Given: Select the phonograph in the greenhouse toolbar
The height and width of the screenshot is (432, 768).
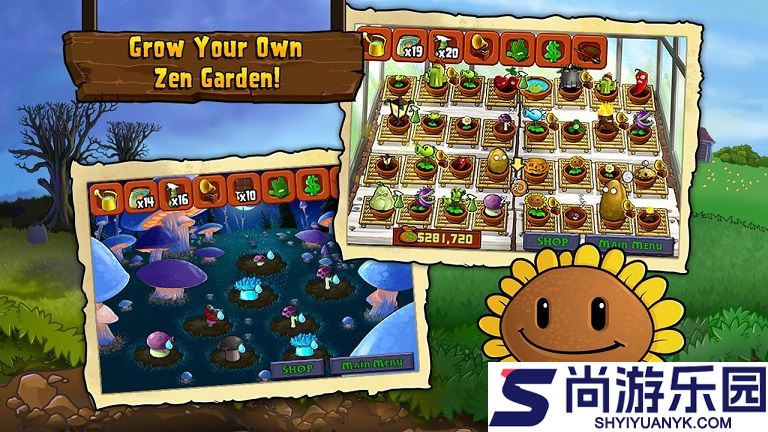Looking at the screenshot, I should tap(481, 46).
